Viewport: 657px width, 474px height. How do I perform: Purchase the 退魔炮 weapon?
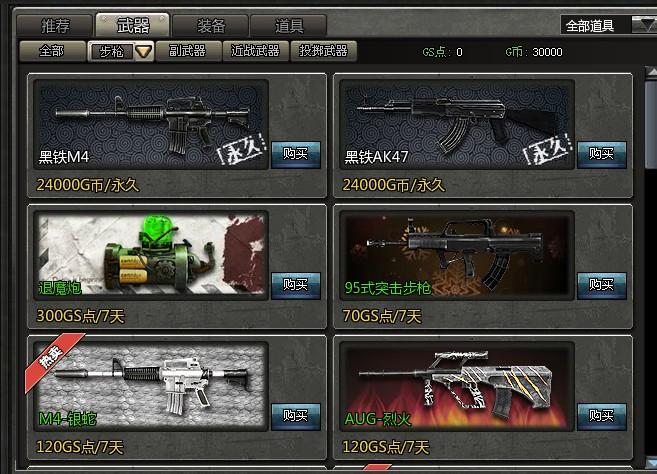coord(295,285)
